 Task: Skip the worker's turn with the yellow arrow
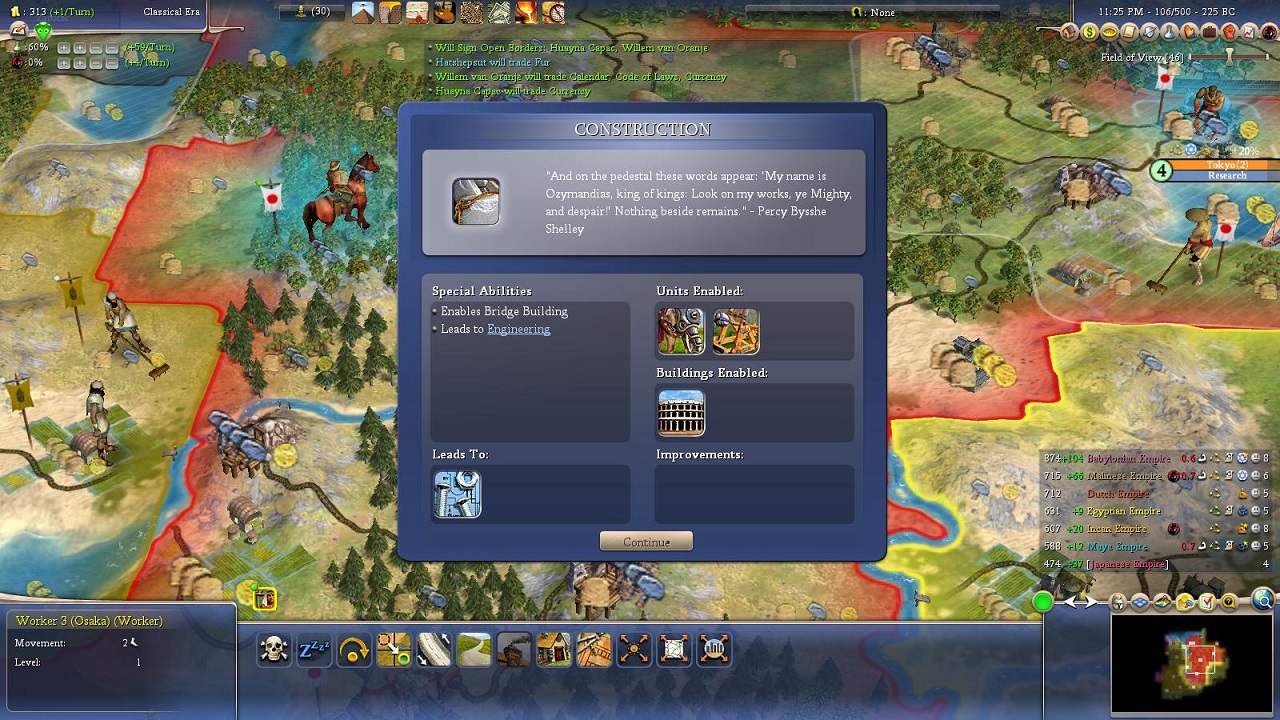[354, 650]
